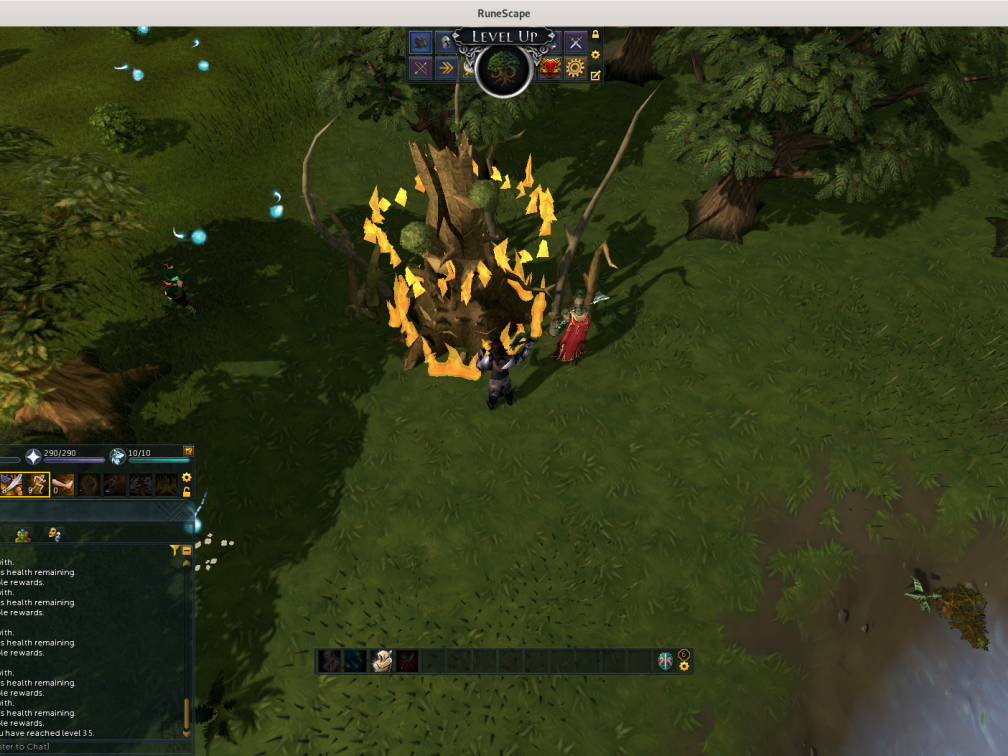The width and height of the screenshot is (1008, 756).
Task: Open the helmet worn equipment icon
Action: (444, 42)
